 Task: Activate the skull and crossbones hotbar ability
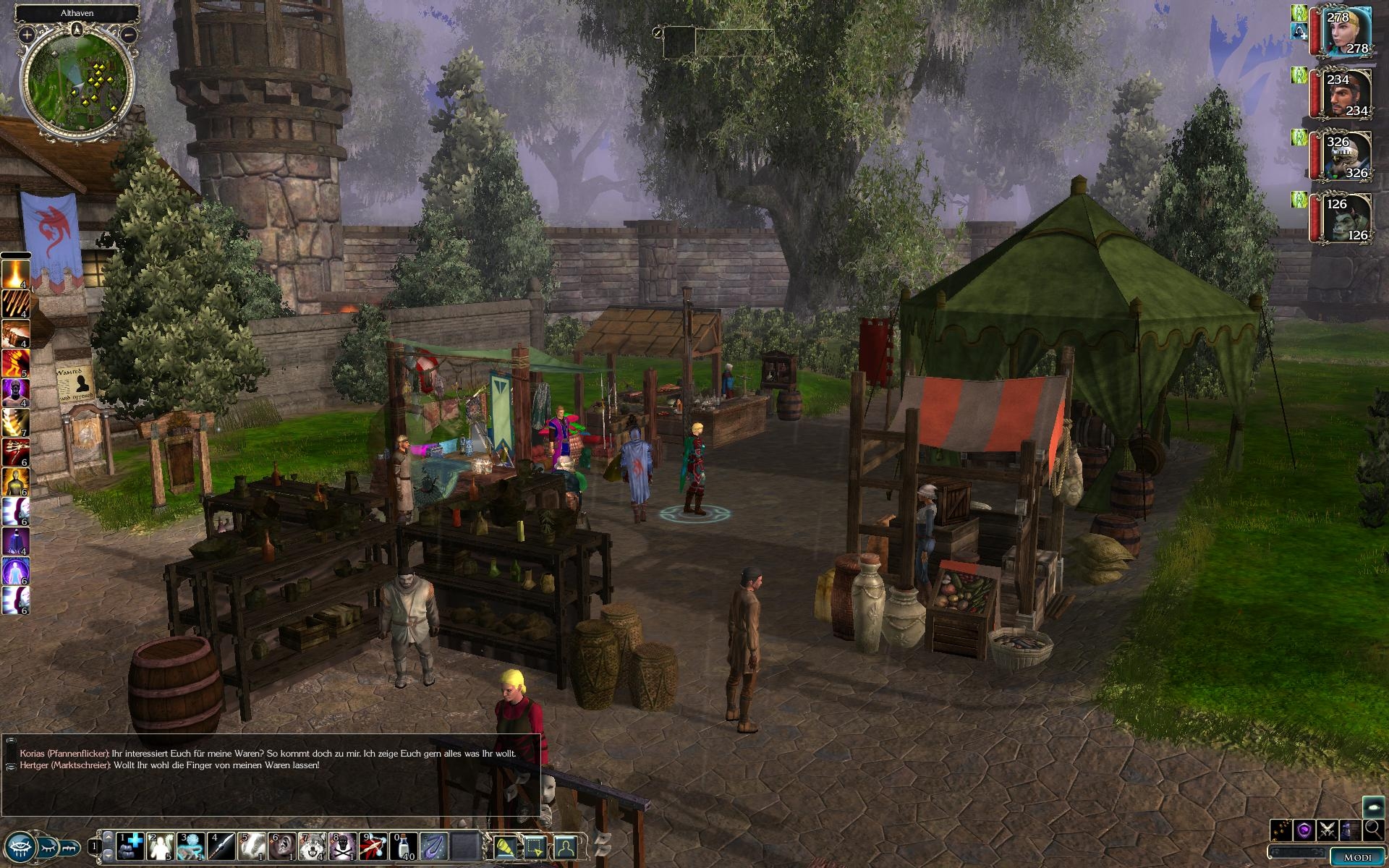tap(344, 844)
